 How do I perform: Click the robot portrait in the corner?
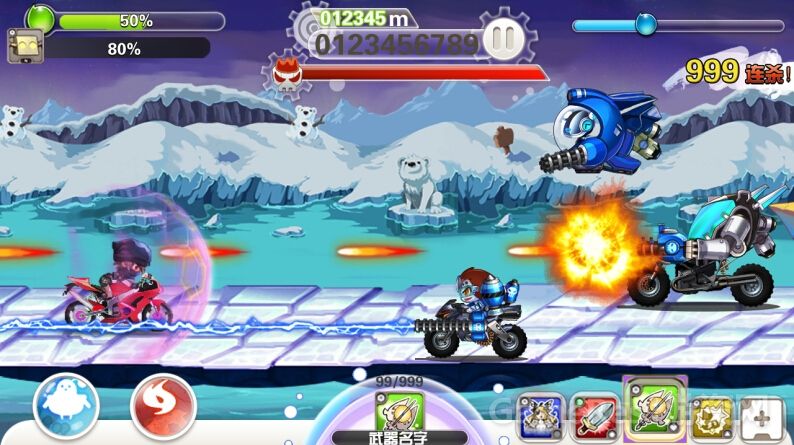click(24, 47)
